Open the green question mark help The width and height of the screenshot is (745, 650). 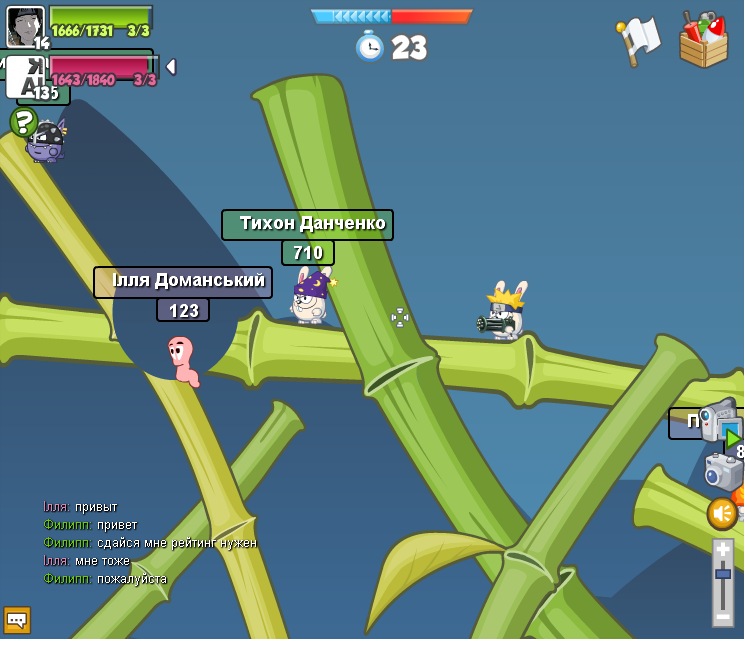(23, 122)
